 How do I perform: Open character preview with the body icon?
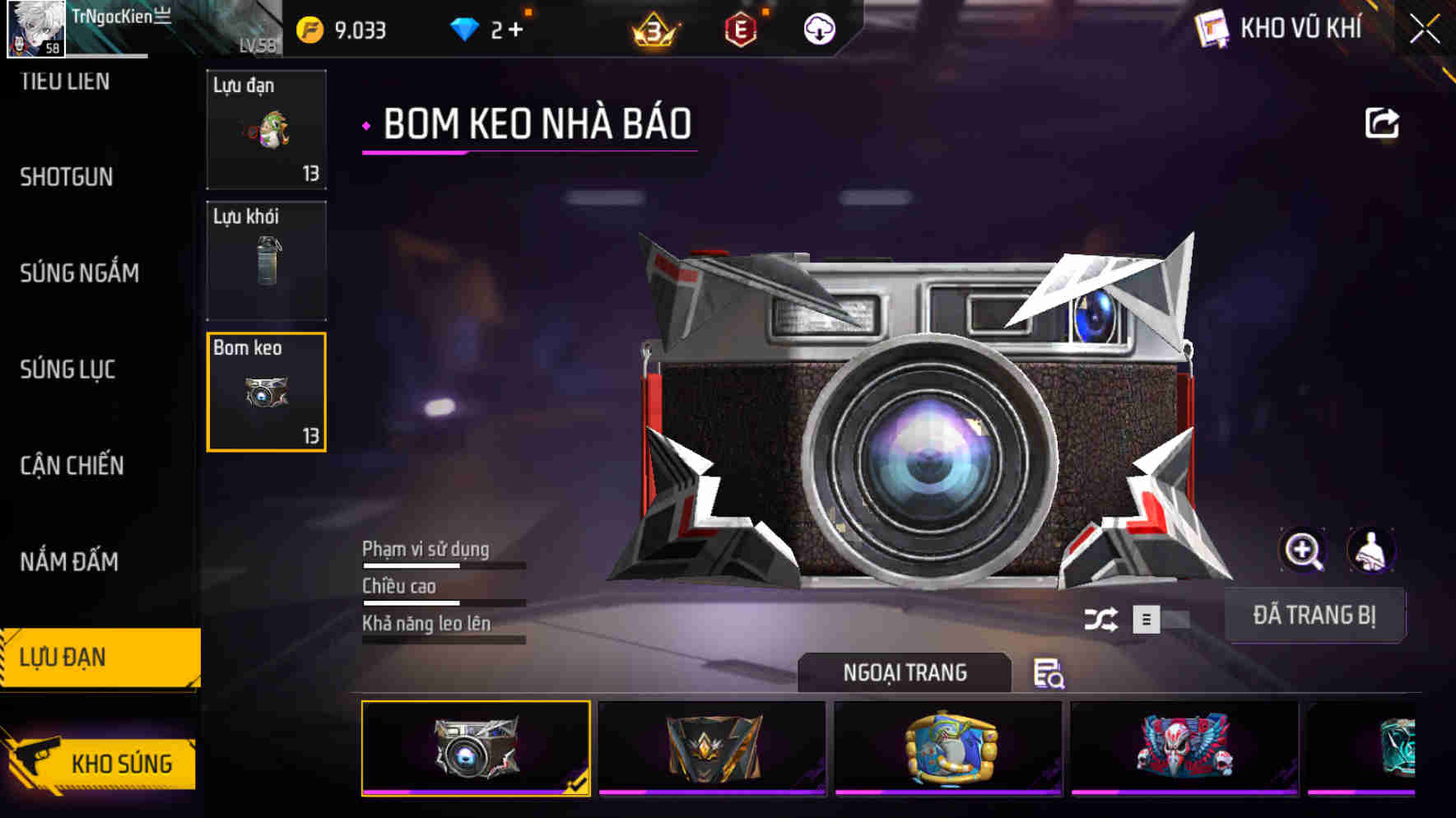(x=1369, y=551)
